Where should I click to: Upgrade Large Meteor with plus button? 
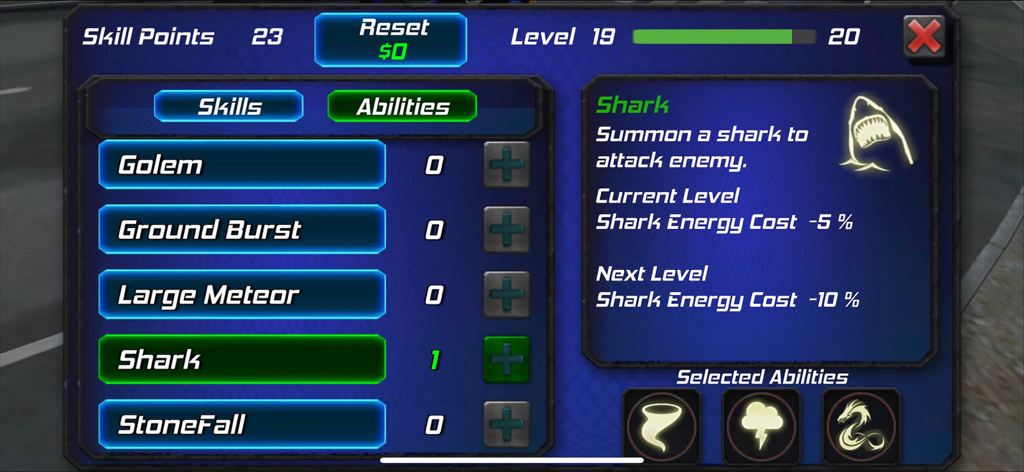507,295
